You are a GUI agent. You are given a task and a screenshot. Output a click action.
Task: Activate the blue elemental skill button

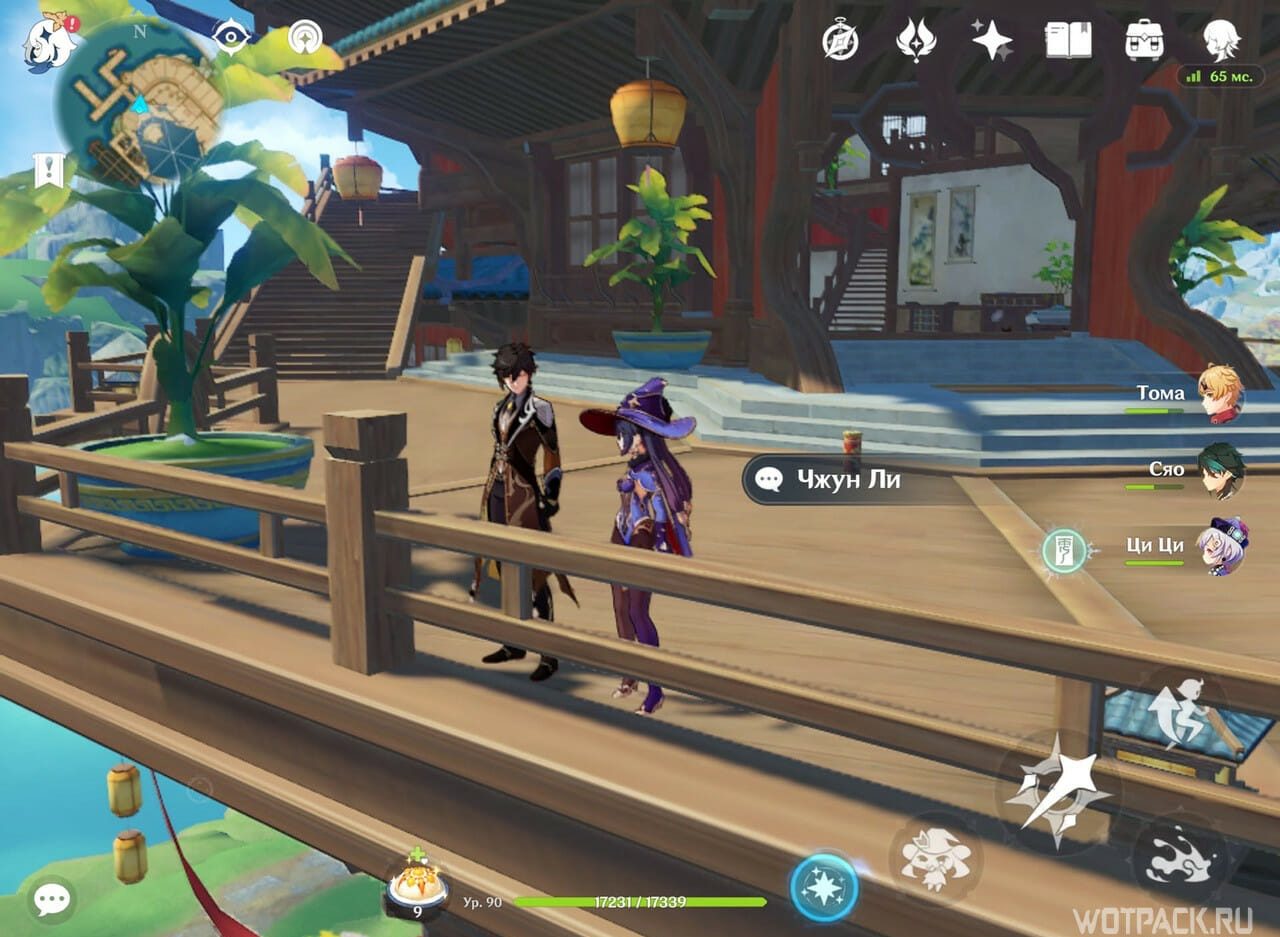click(824, 887)
